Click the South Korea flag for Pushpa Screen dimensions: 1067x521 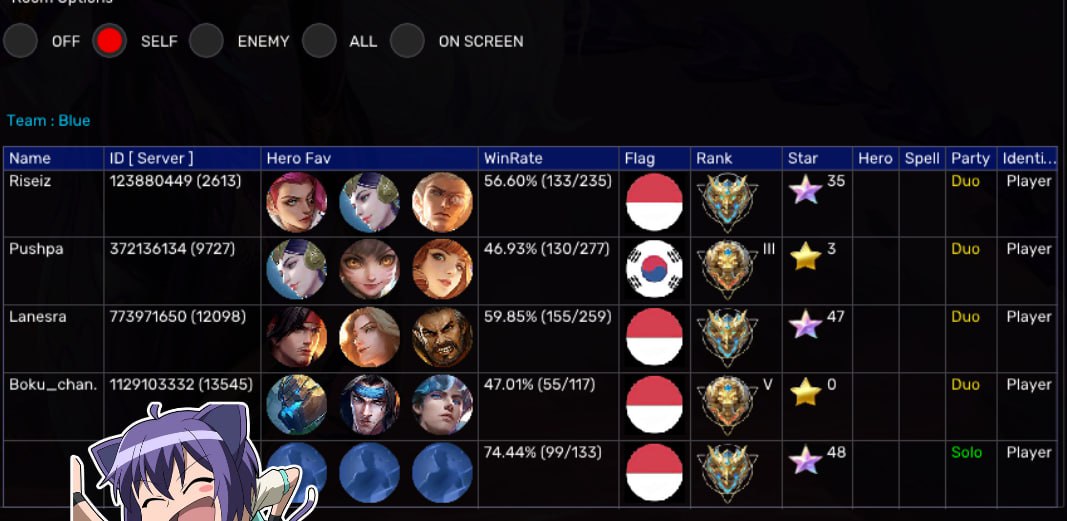click(x=654, y=270)
